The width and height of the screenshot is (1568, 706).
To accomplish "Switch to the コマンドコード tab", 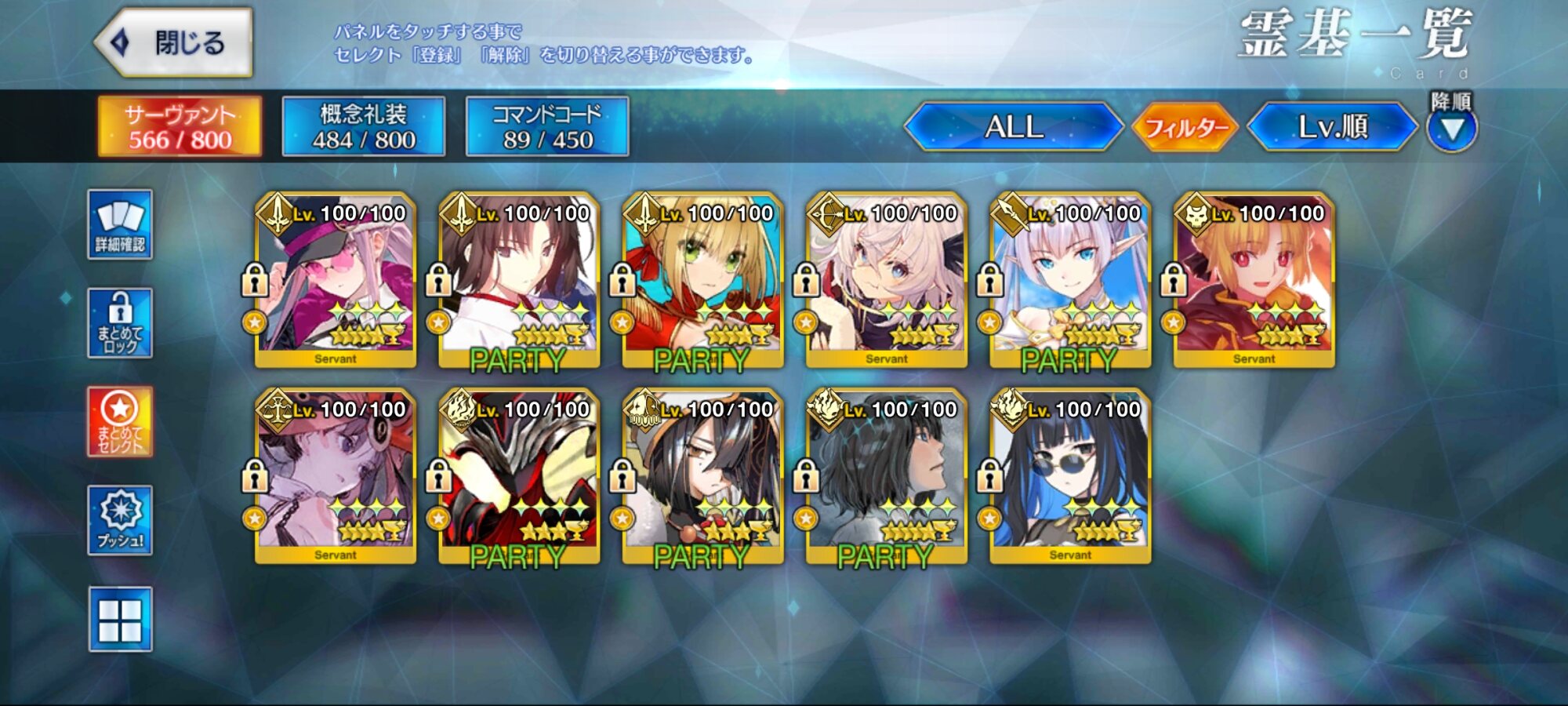I will pyautogui.click(x=547, y=126).
